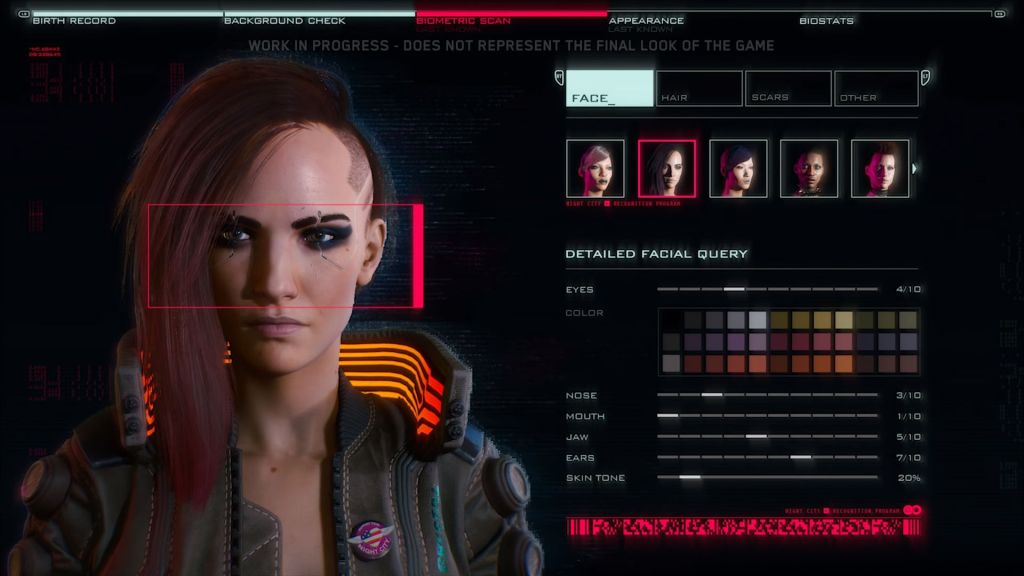This screenshot has height=576, width=1024.
Task: Open the Scars category tab
Action: click(788, 88)
